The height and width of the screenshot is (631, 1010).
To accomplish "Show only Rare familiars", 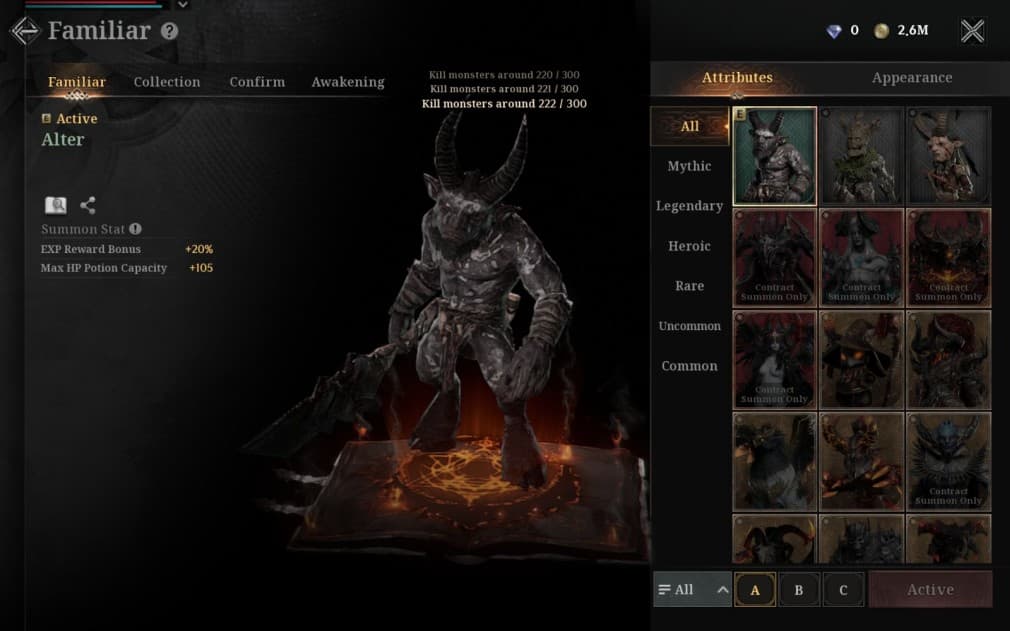I will (689, 286).
